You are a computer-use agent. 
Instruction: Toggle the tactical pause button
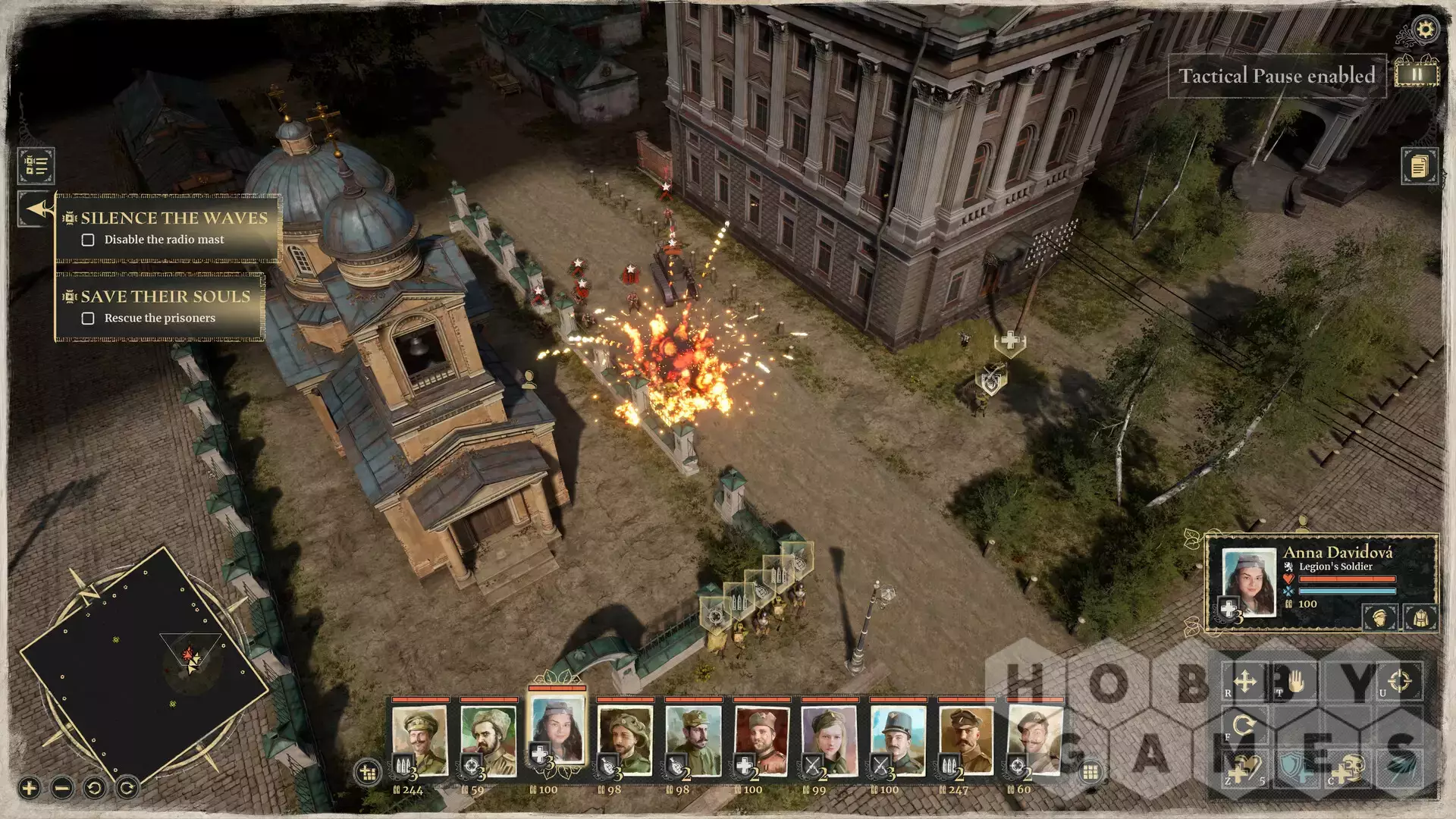point(1416,74)
